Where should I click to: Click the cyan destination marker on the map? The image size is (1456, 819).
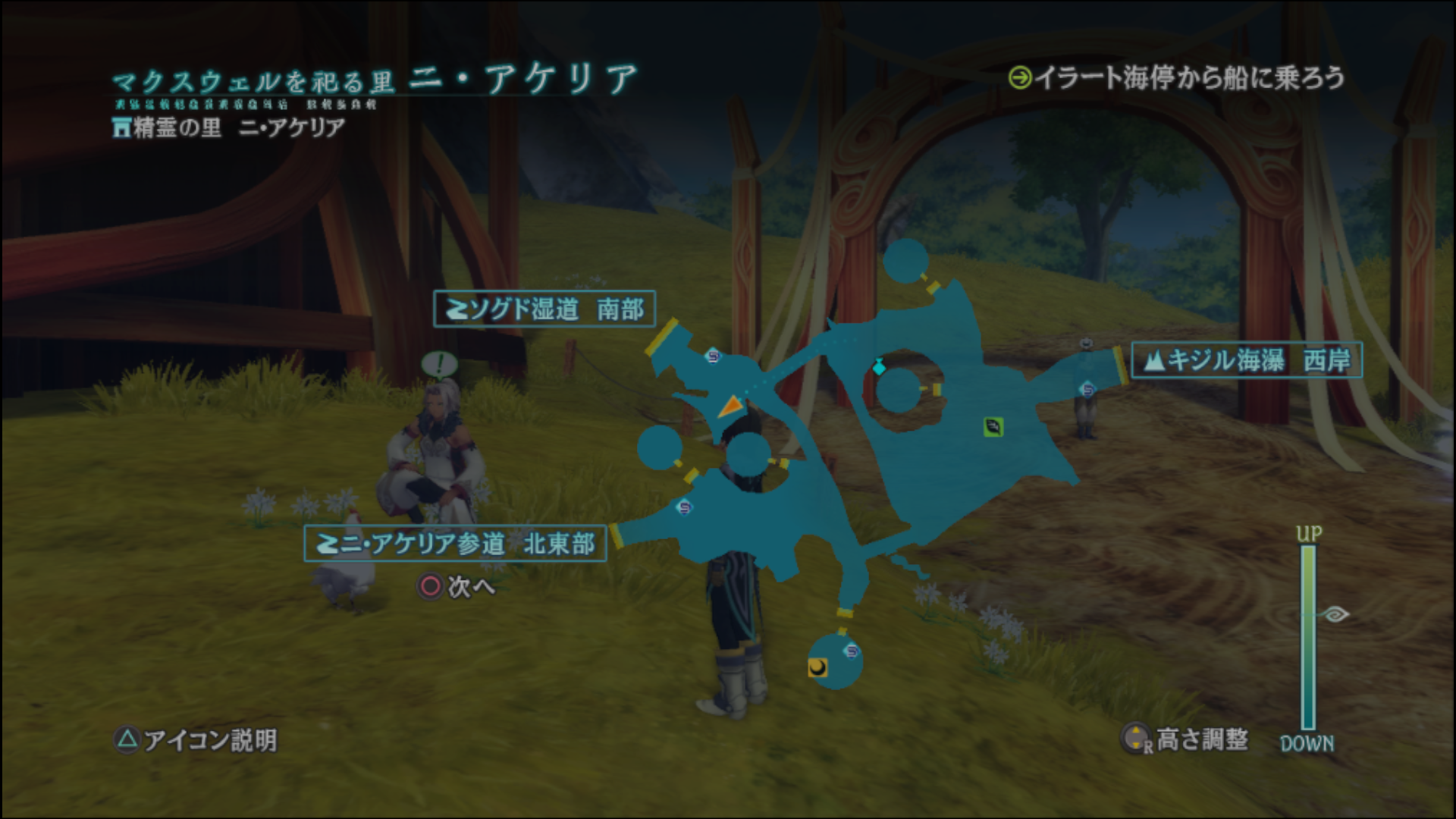point(879,367)
